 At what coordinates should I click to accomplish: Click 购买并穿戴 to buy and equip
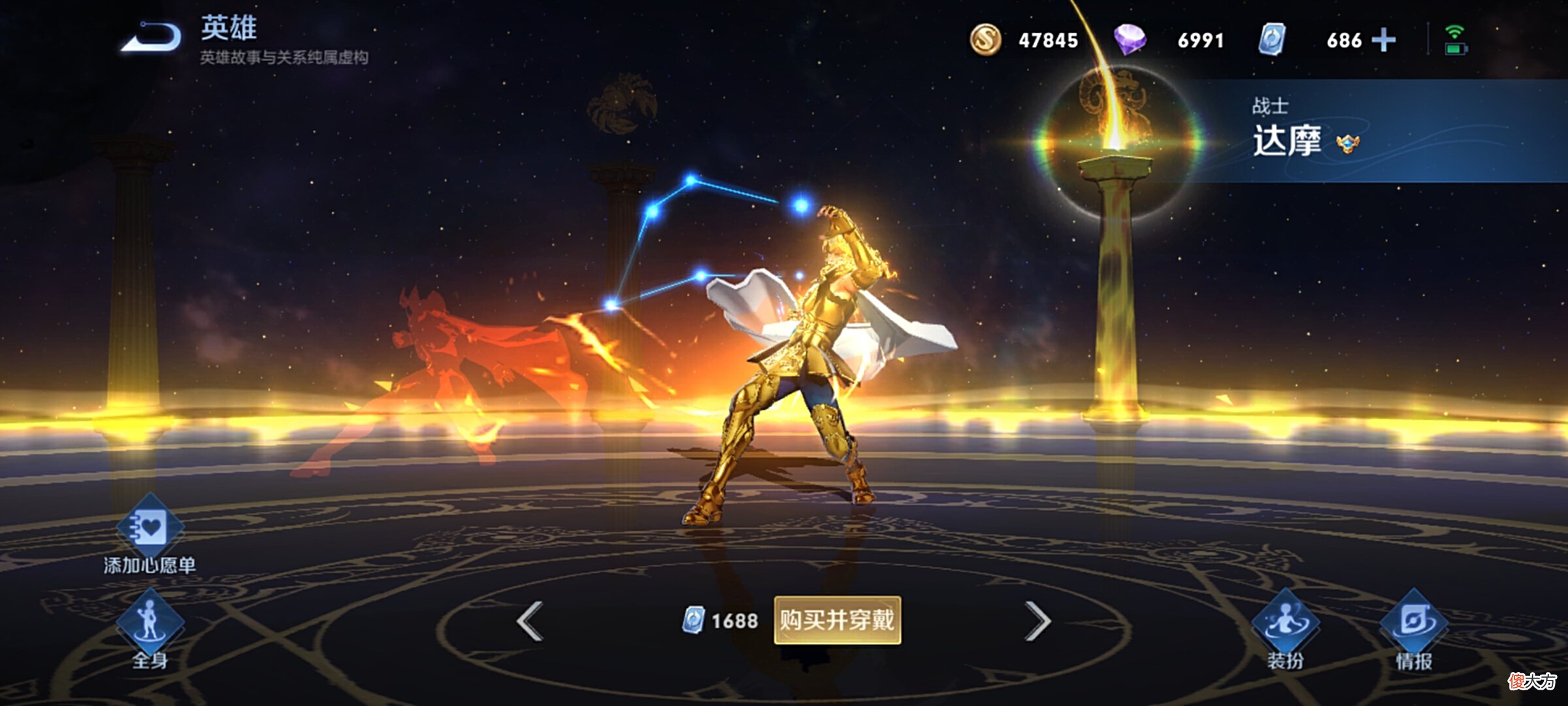pos(837,620)
